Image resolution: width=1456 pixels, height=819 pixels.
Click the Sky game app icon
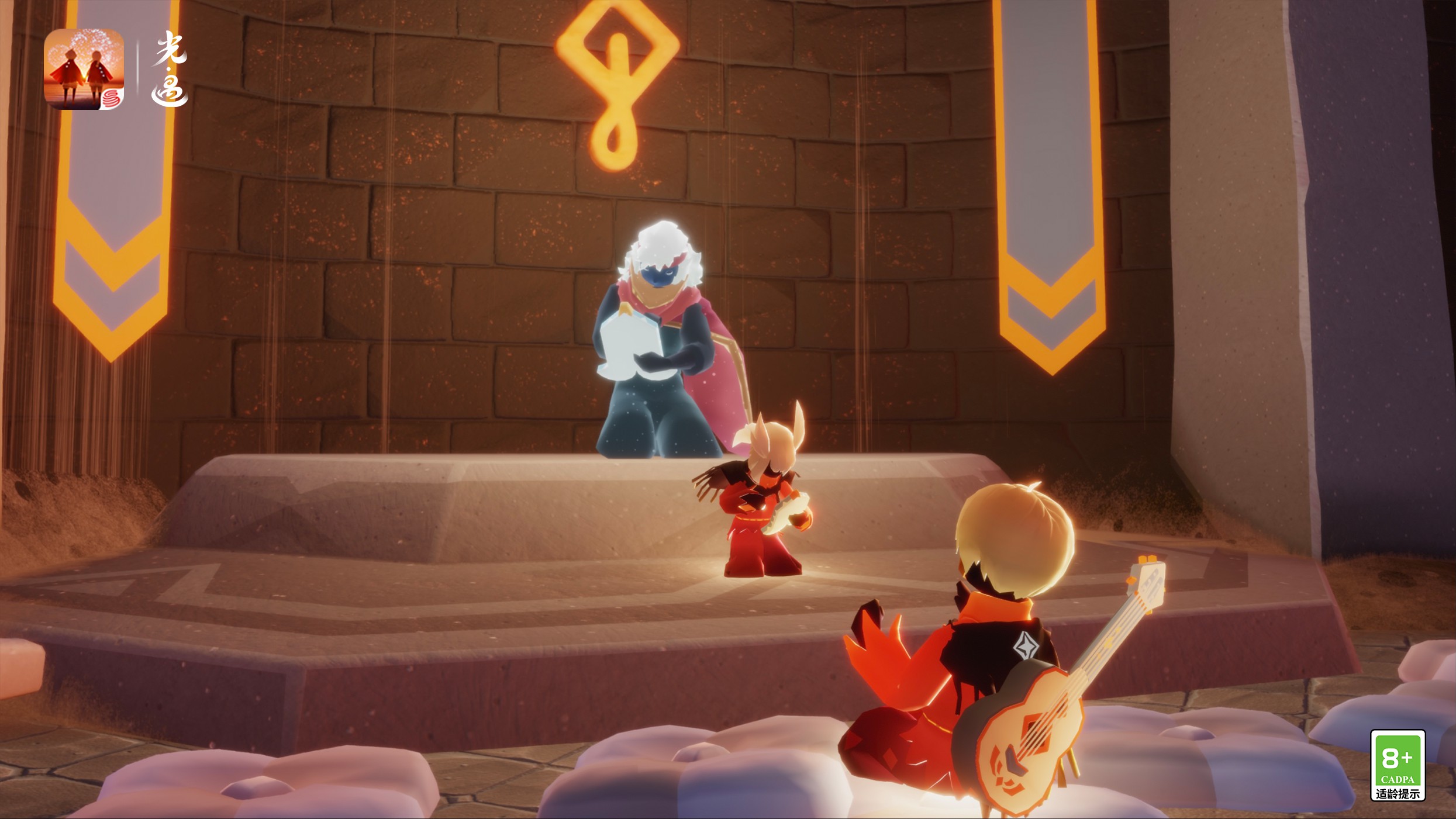pos(84,69)
